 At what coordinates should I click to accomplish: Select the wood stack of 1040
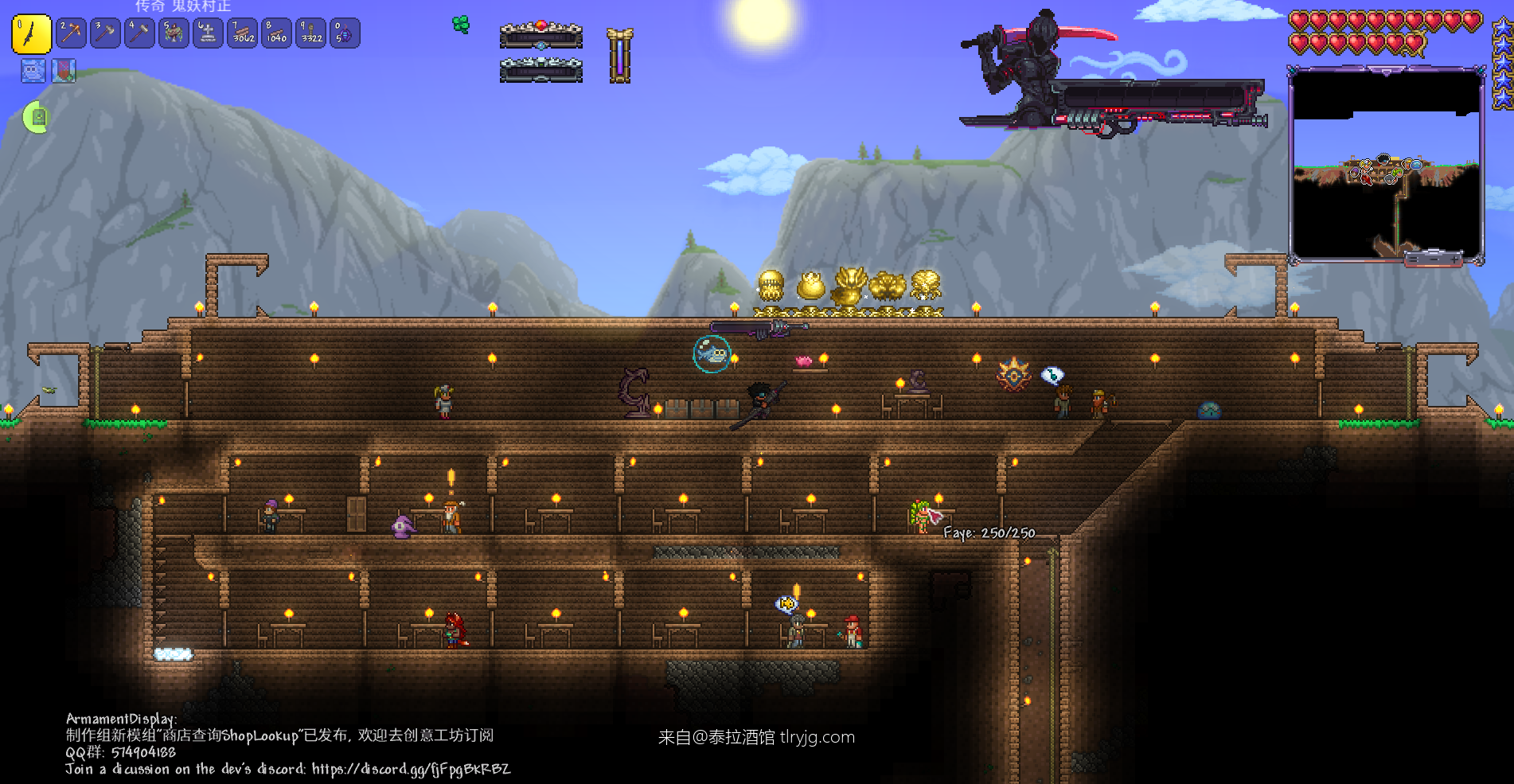coord(276,33)
